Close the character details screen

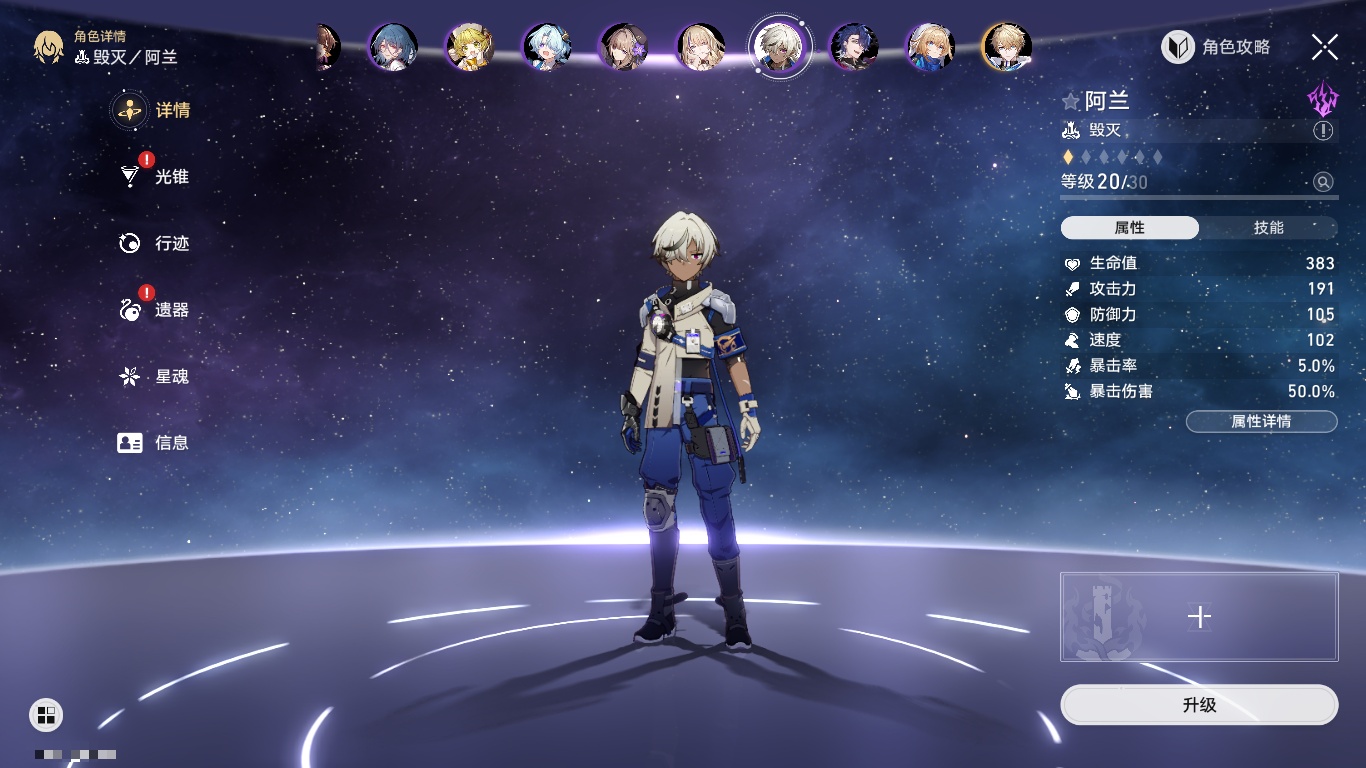click(1325, 47)
